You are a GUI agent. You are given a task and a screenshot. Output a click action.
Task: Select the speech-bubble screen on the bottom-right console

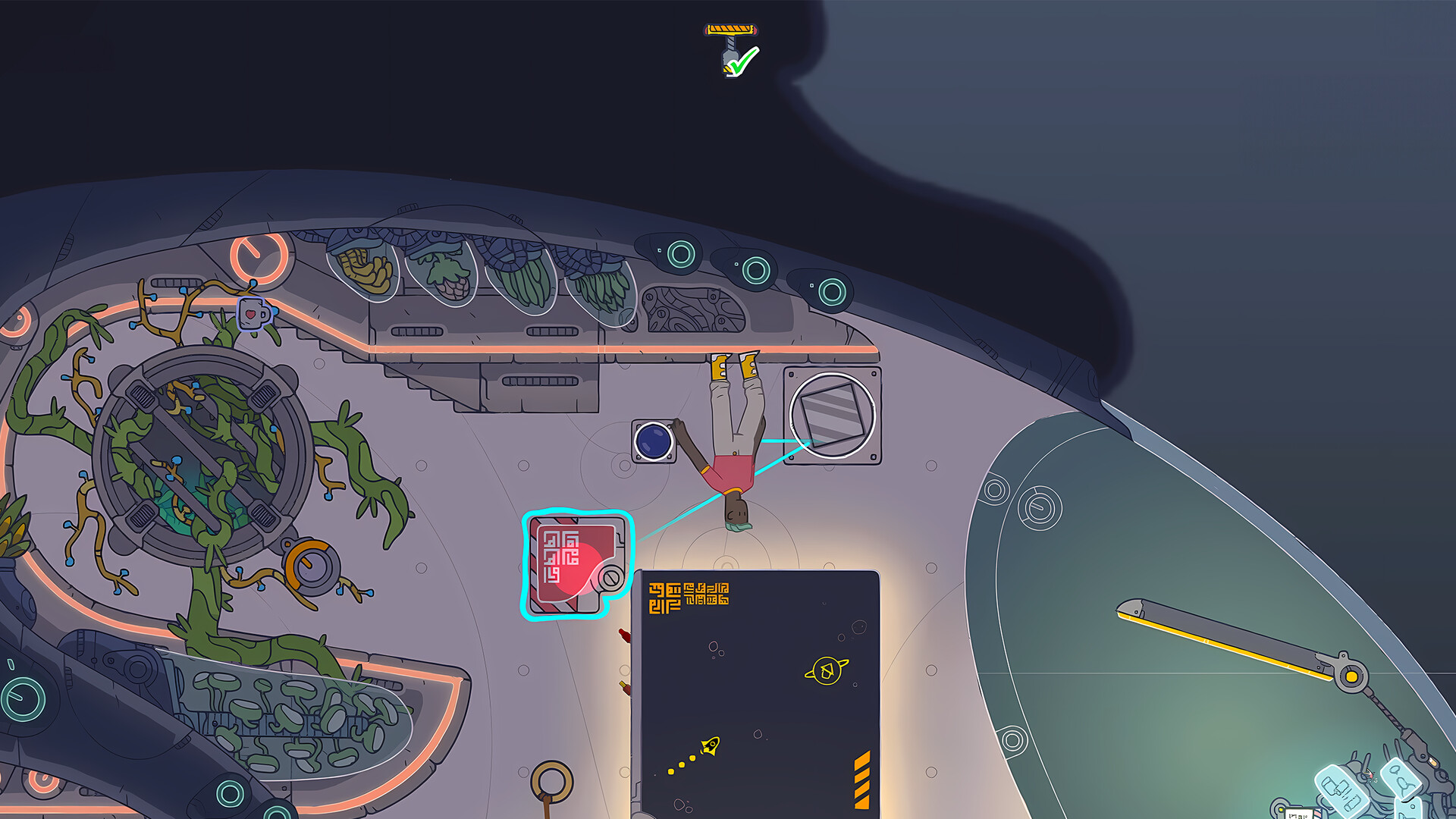(x=1401, y=780)
